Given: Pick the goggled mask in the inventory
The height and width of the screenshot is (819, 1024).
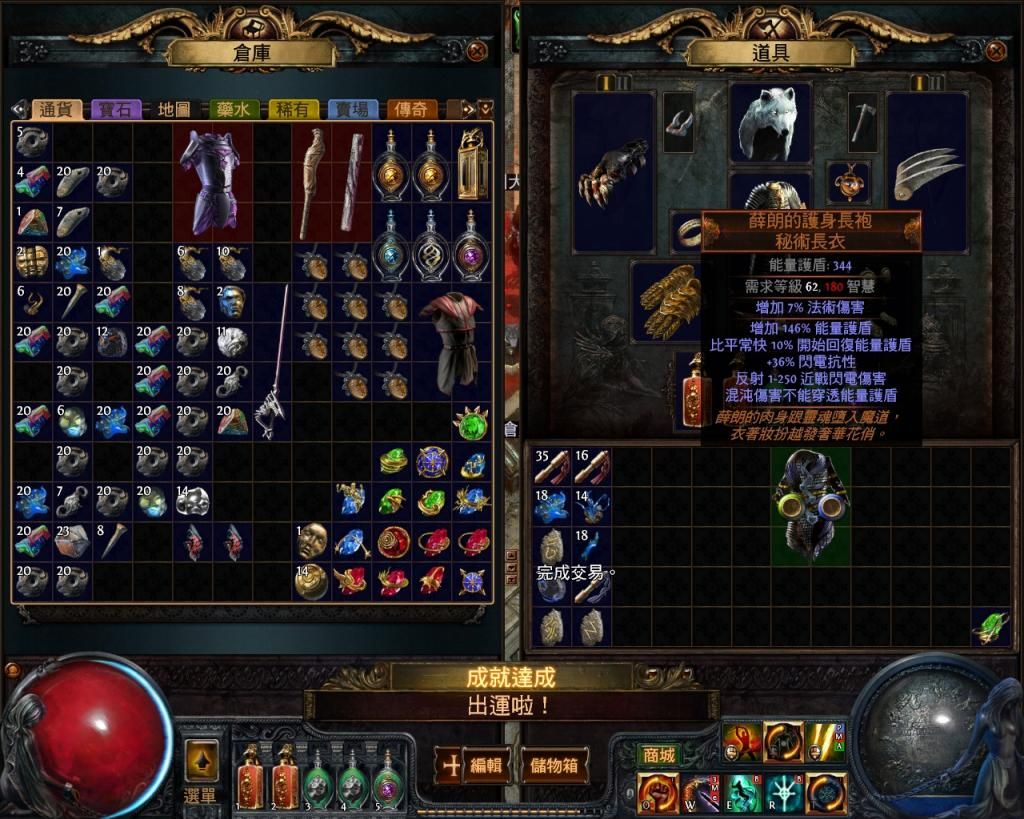Looking at the screenshot, I should coord(810,503).
